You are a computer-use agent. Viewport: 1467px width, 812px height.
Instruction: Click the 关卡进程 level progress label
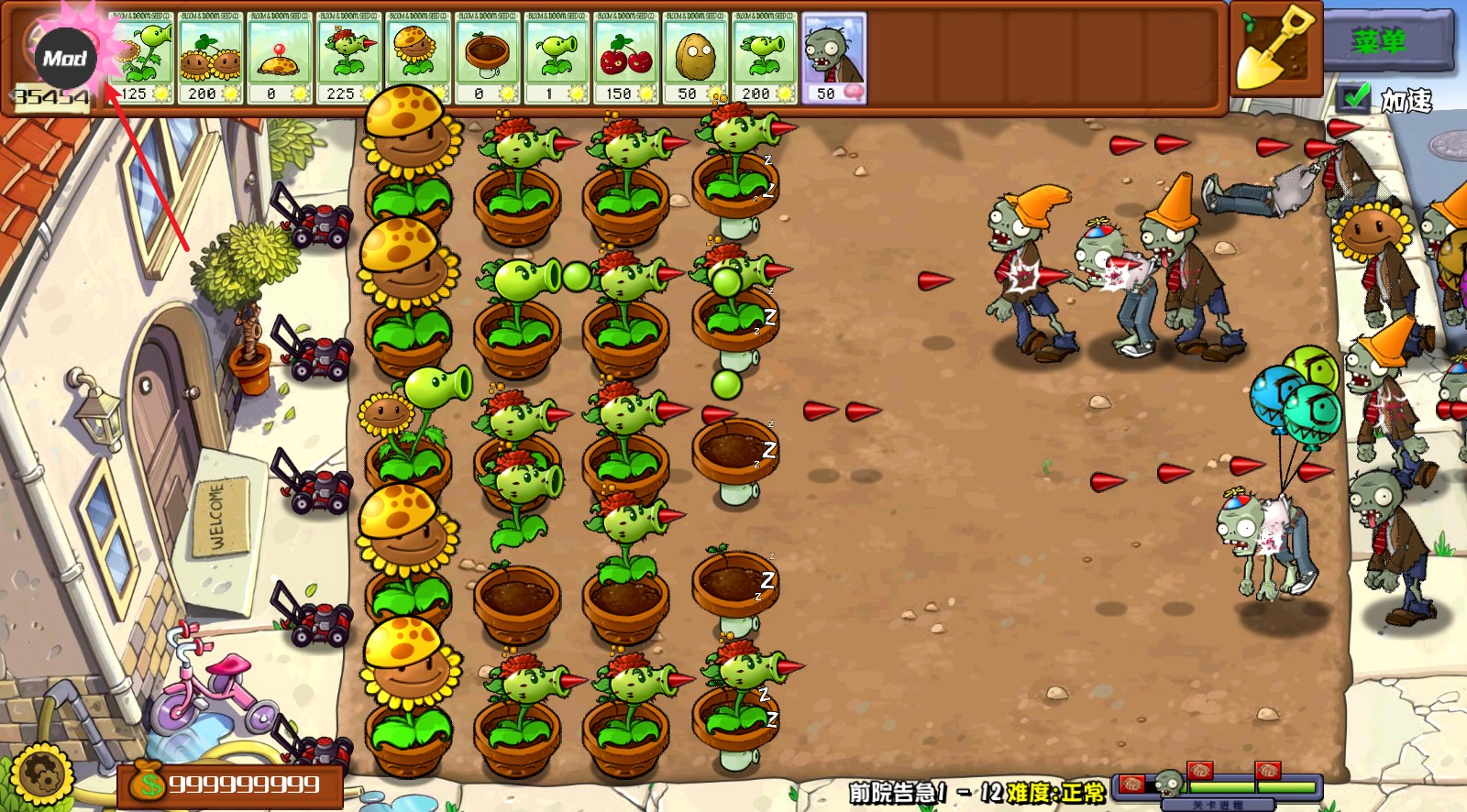pyautogui.click(x=1219, y=804)
